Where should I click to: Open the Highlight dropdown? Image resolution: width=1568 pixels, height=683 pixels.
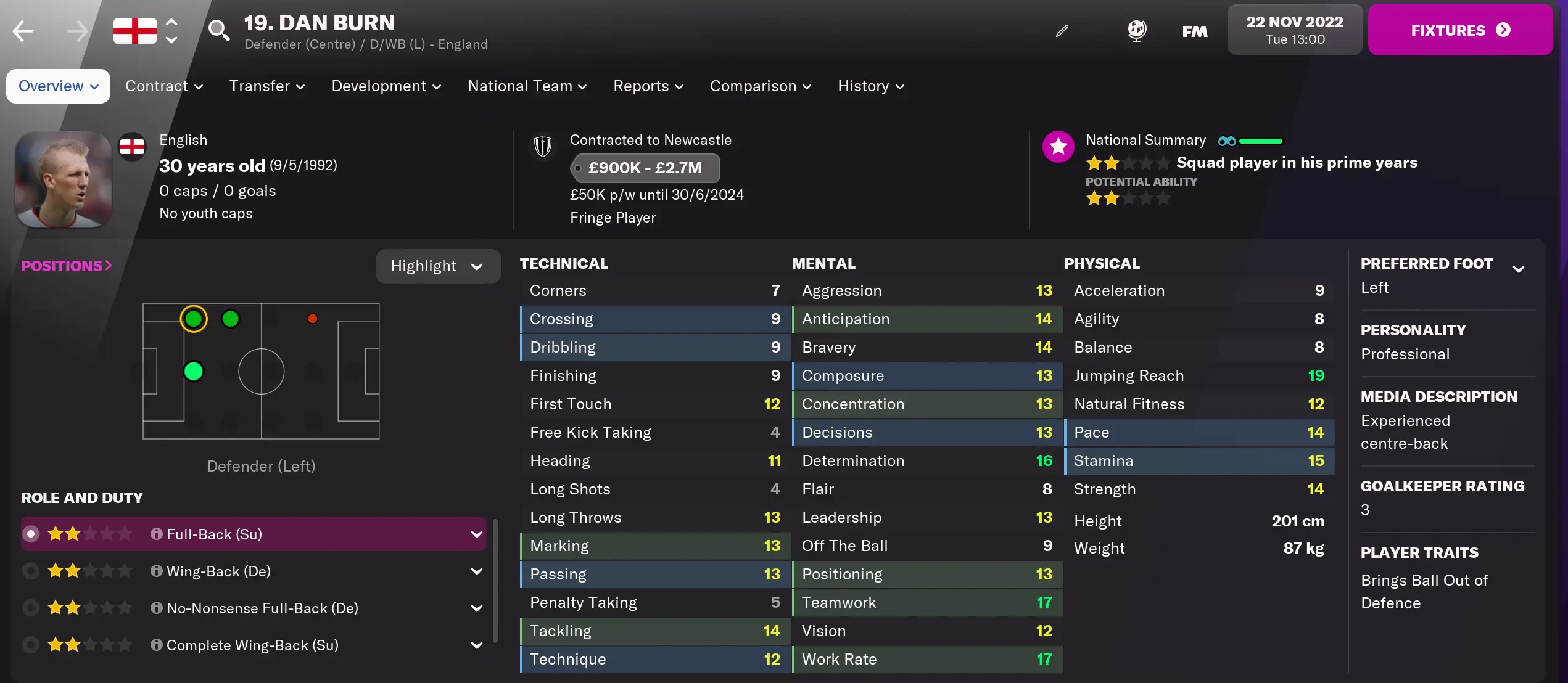[x=438, y=266]
